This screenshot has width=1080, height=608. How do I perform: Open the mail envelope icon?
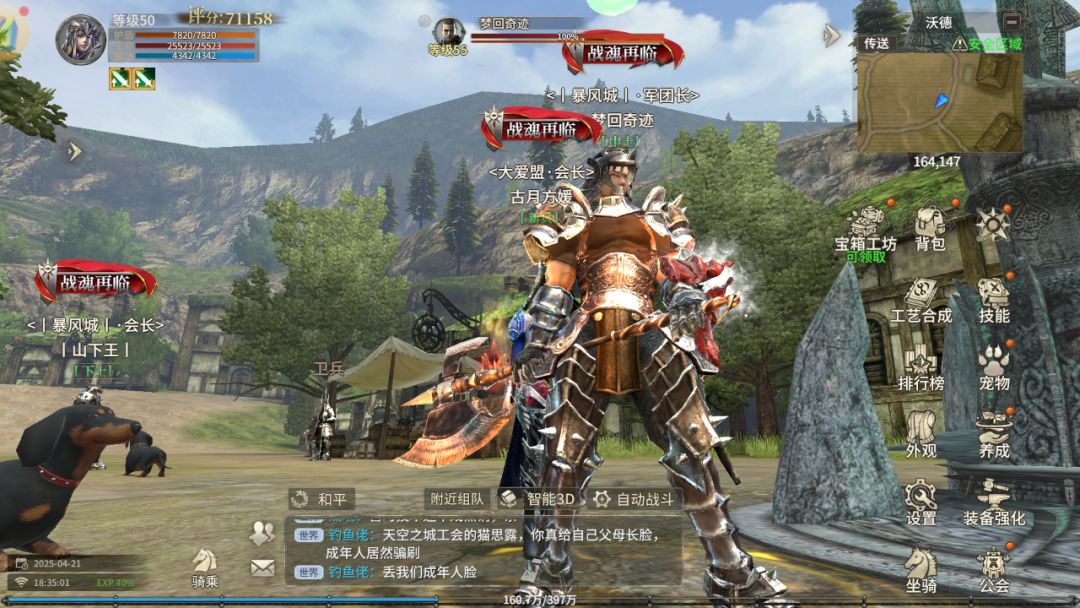(262, 568)
